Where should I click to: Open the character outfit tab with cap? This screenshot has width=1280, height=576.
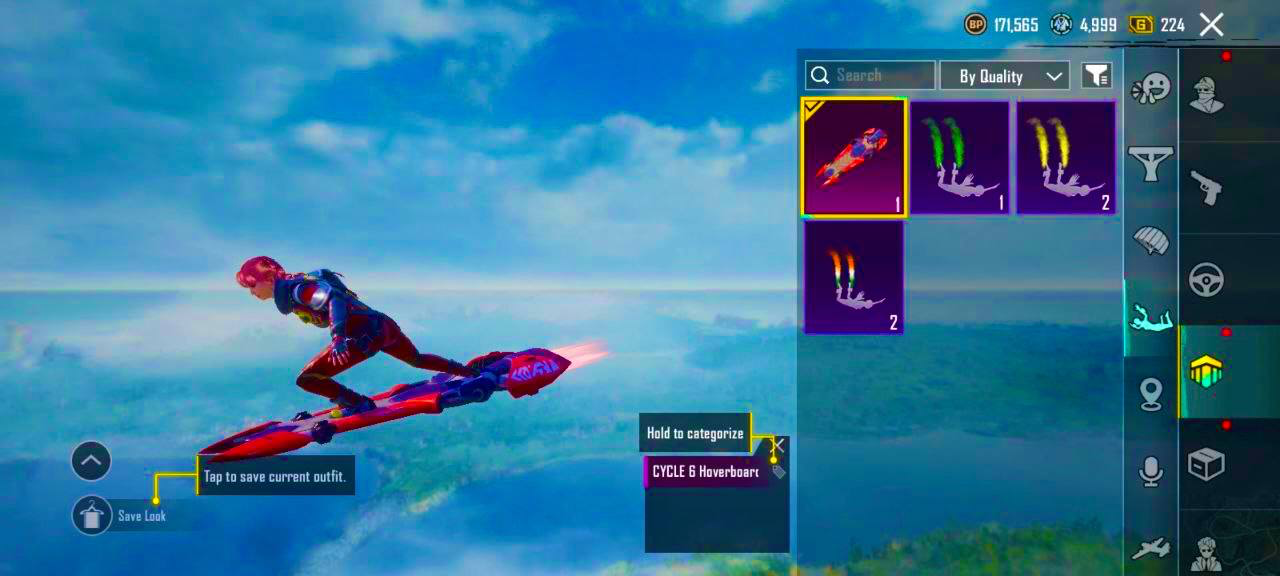click(1207, 95)
